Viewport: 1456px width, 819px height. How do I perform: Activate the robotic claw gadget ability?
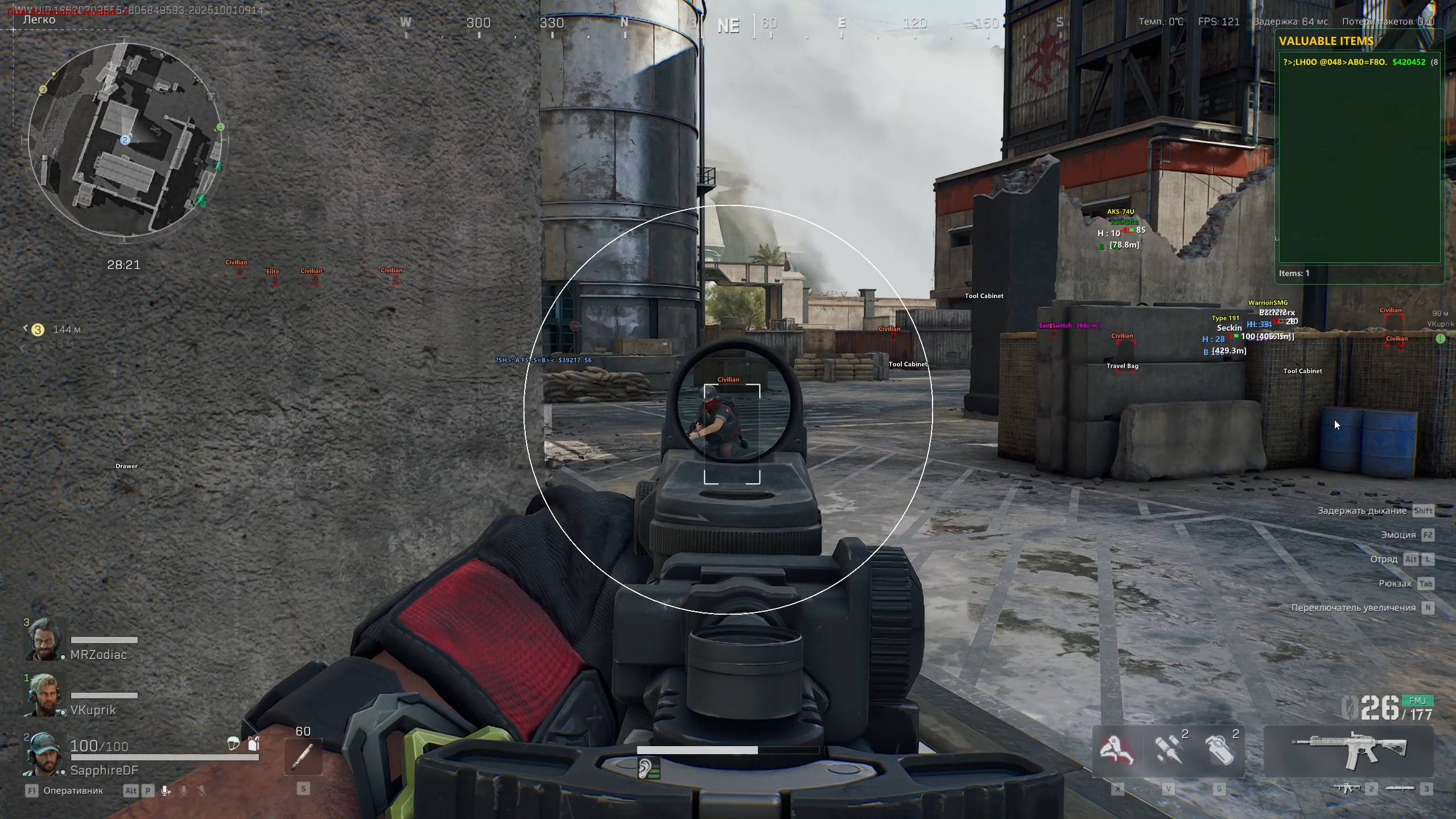pos(1117,750)
